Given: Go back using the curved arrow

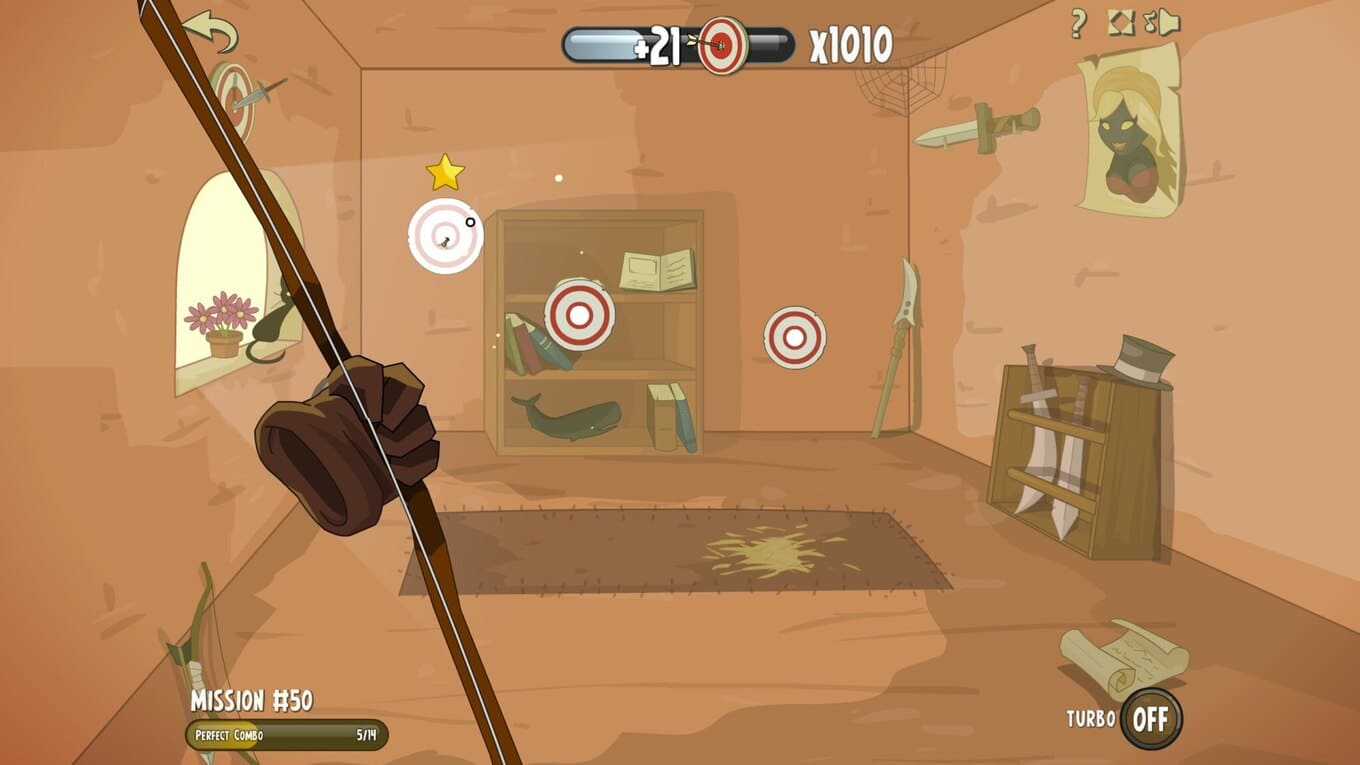Looking at the screenshot, I should point(210,31).
